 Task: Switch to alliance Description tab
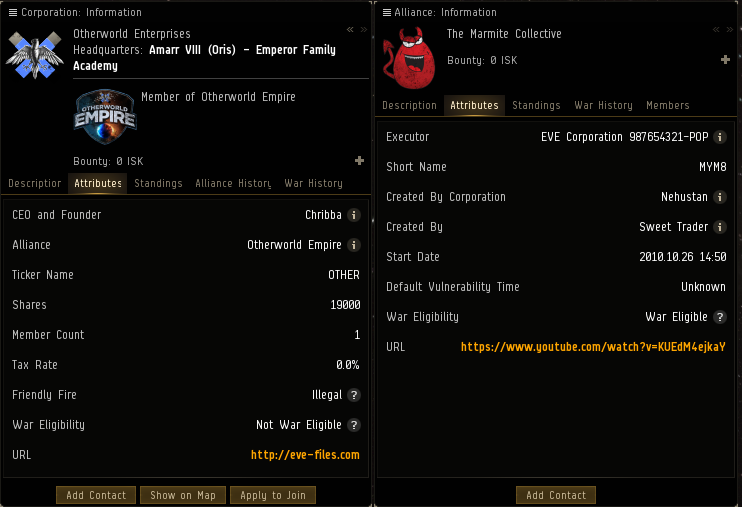410,105
